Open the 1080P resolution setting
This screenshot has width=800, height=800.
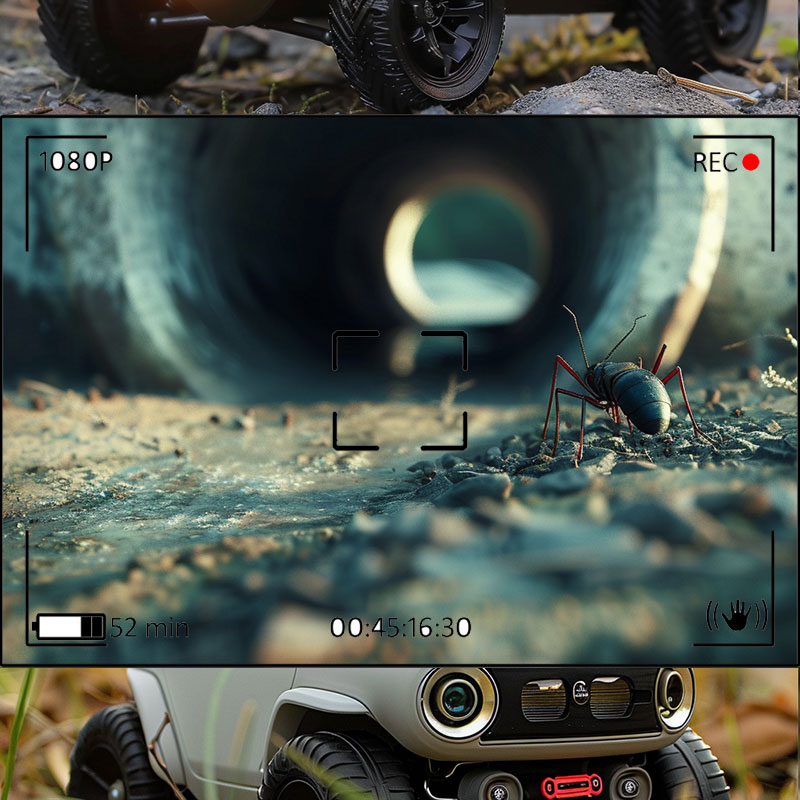(76, 162)
